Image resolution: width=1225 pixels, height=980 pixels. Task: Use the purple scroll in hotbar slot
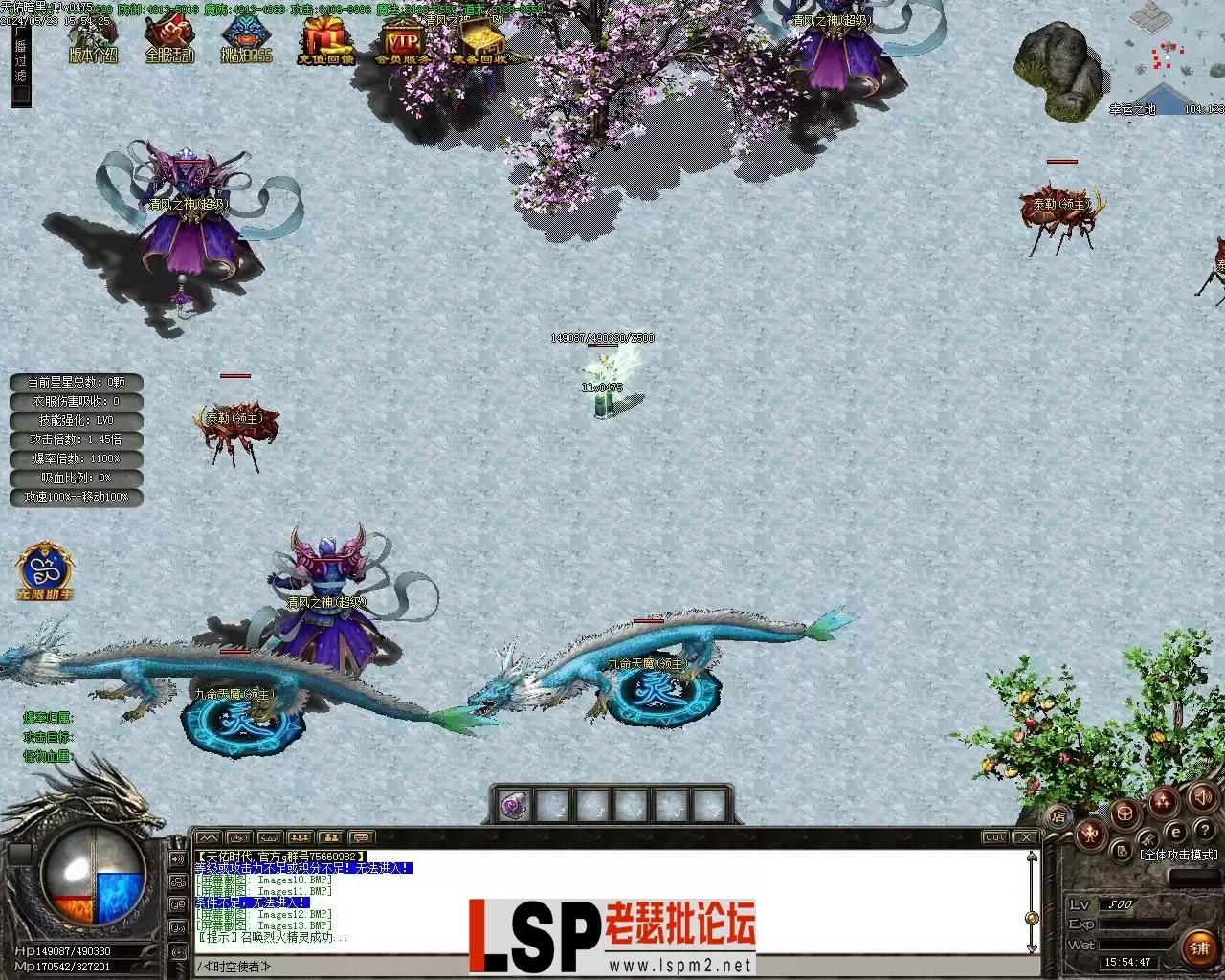coord(516,806)
